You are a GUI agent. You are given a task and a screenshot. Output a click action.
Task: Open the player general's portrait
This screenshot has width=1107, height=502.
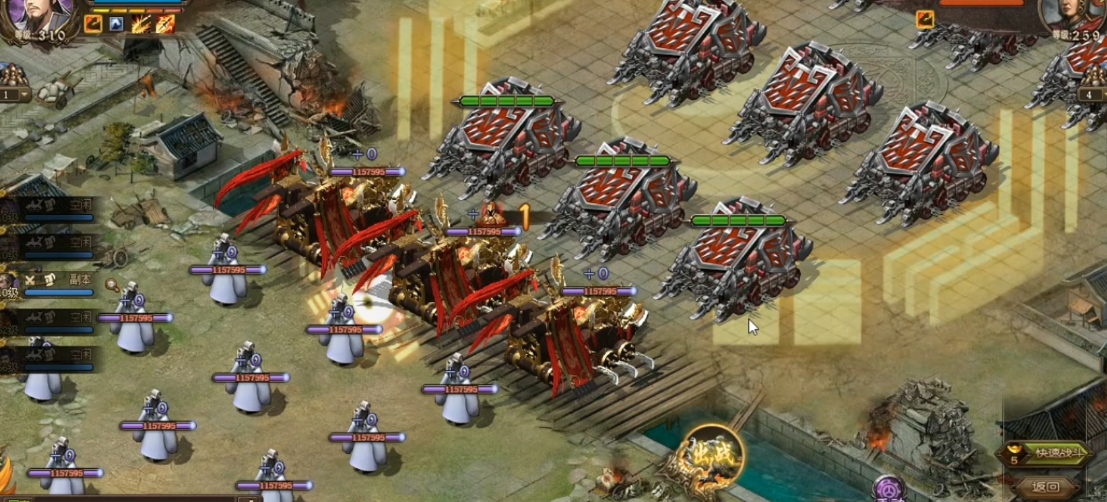[x=46, y=15]
